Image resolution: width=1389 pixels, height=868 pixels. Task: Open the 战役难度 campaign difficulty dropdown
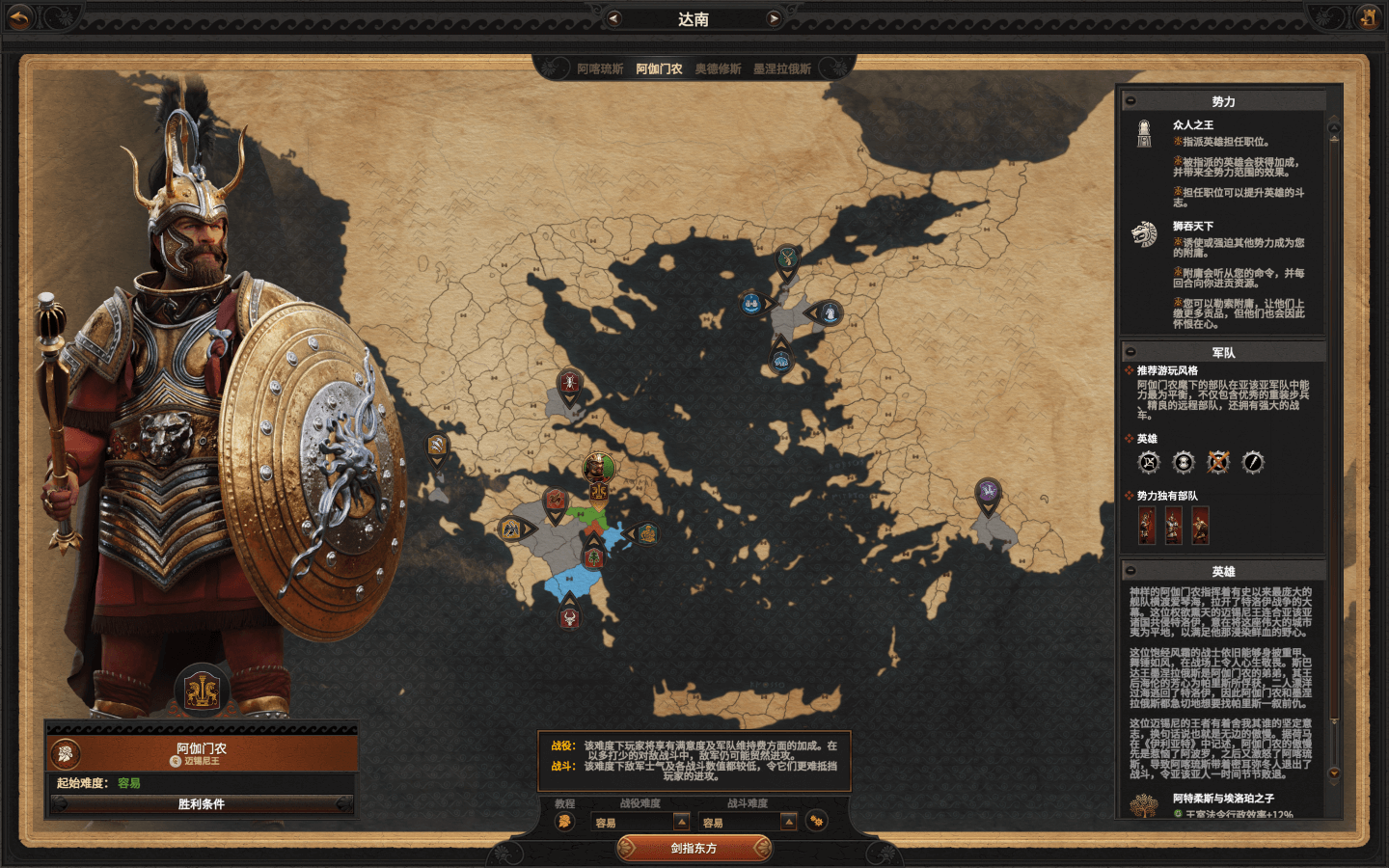(x=681, y=822)
